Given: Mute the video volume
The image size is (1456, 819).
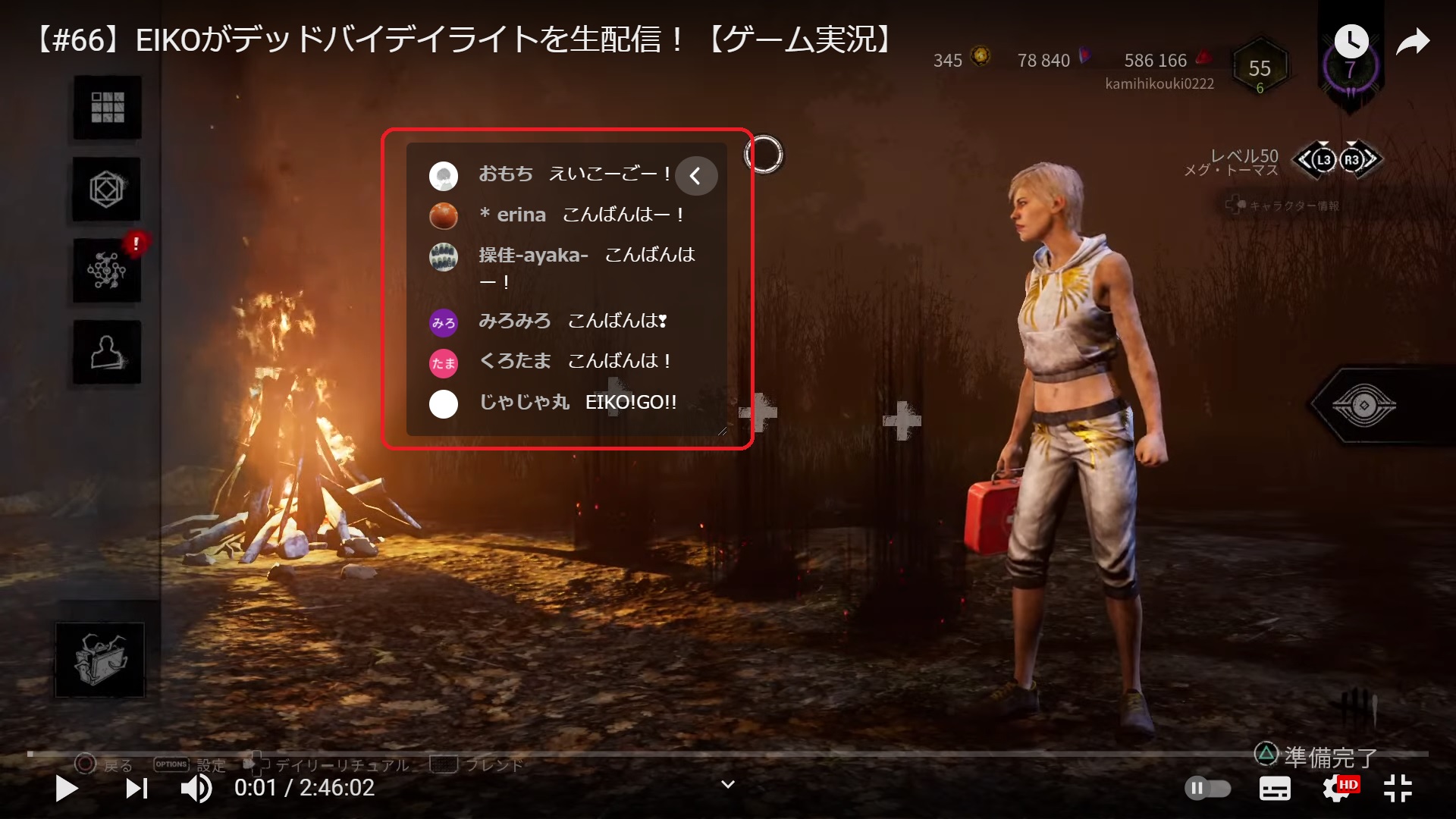Looking at the screenshot, I should [196, 789].
